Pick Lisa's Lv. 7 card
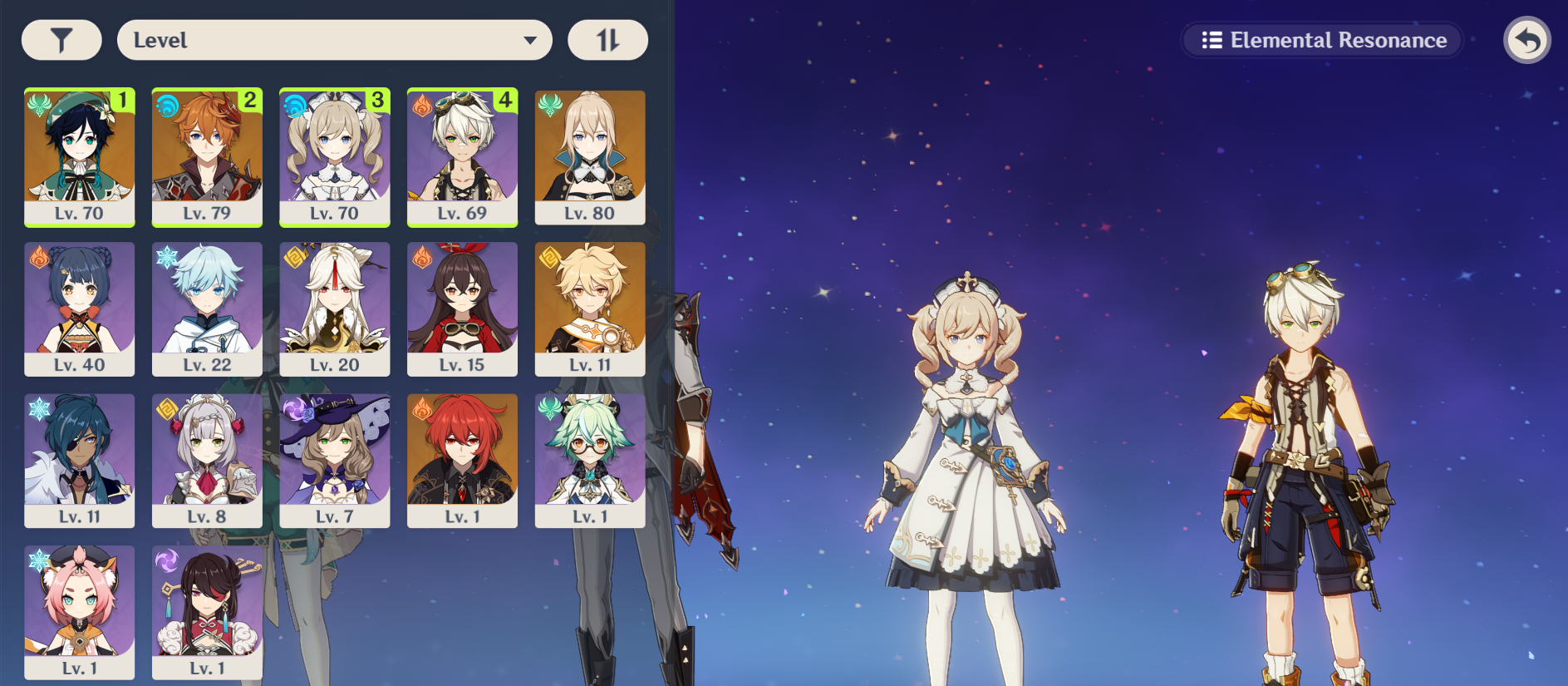 335,460
